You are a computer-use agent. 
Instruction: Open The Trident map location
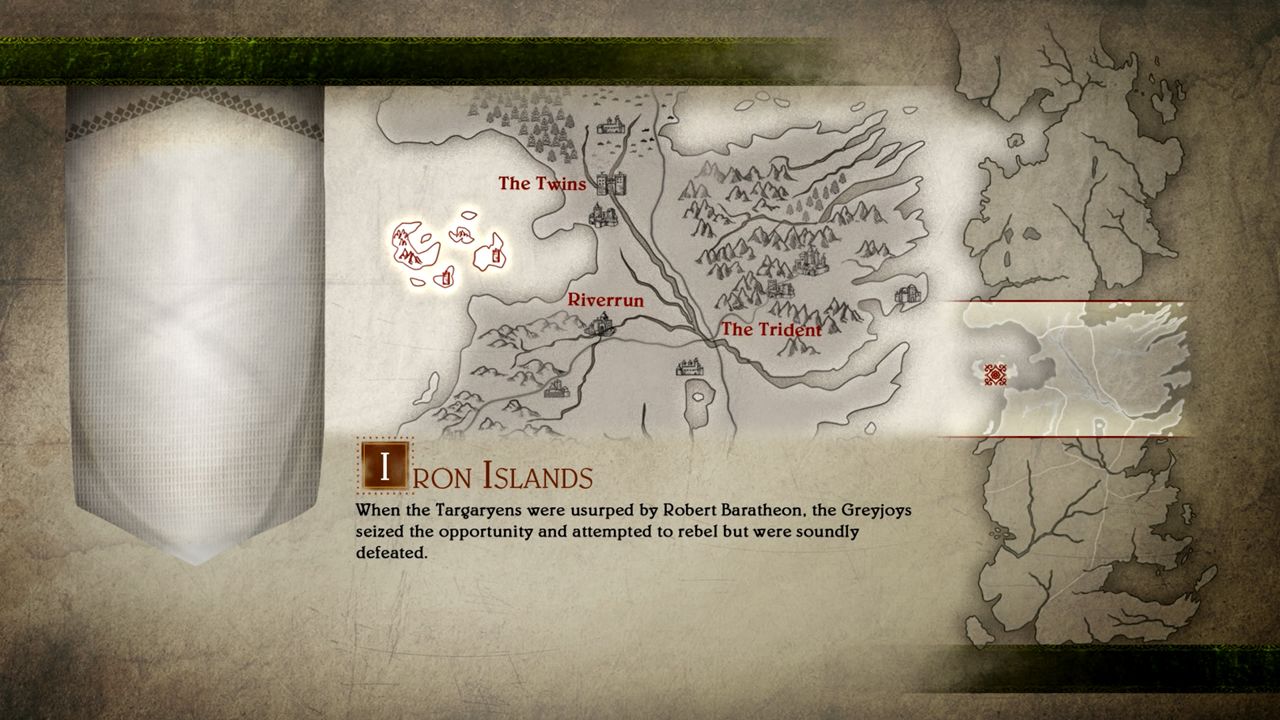(770, 329)
